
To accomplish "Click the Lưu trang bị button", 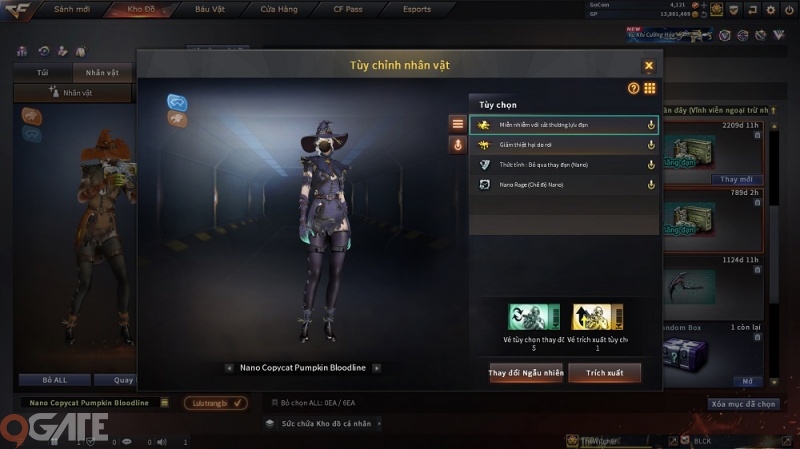I will coord(215,403).
